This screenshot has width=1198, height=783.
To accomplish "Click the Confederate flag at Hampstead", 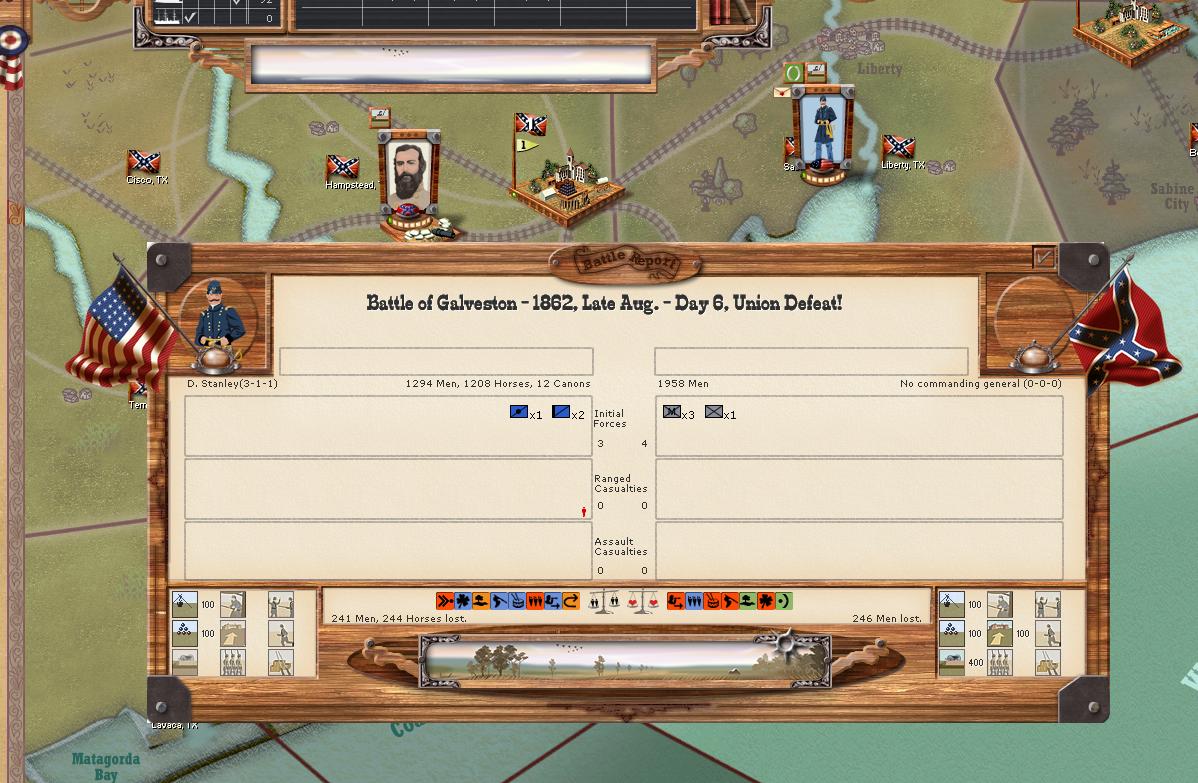I will point(342,167).
